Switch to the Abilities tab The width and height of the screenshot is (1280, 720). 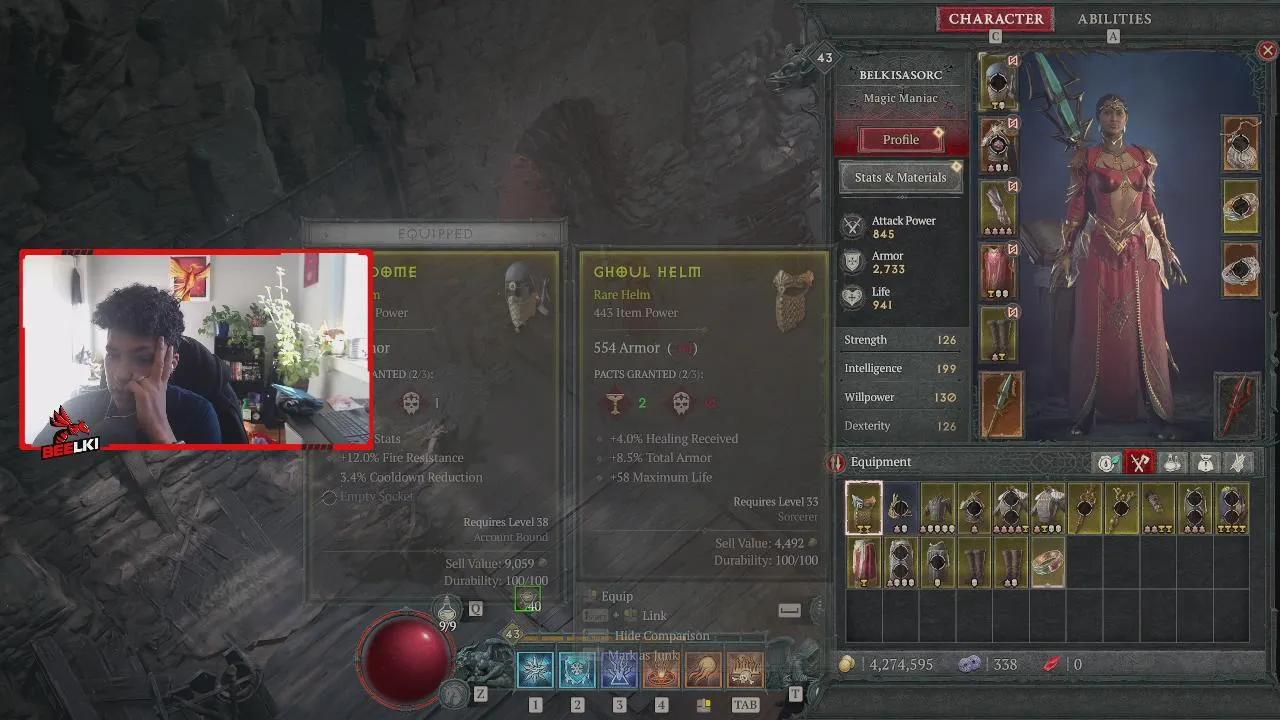[x=1114, y=19]
